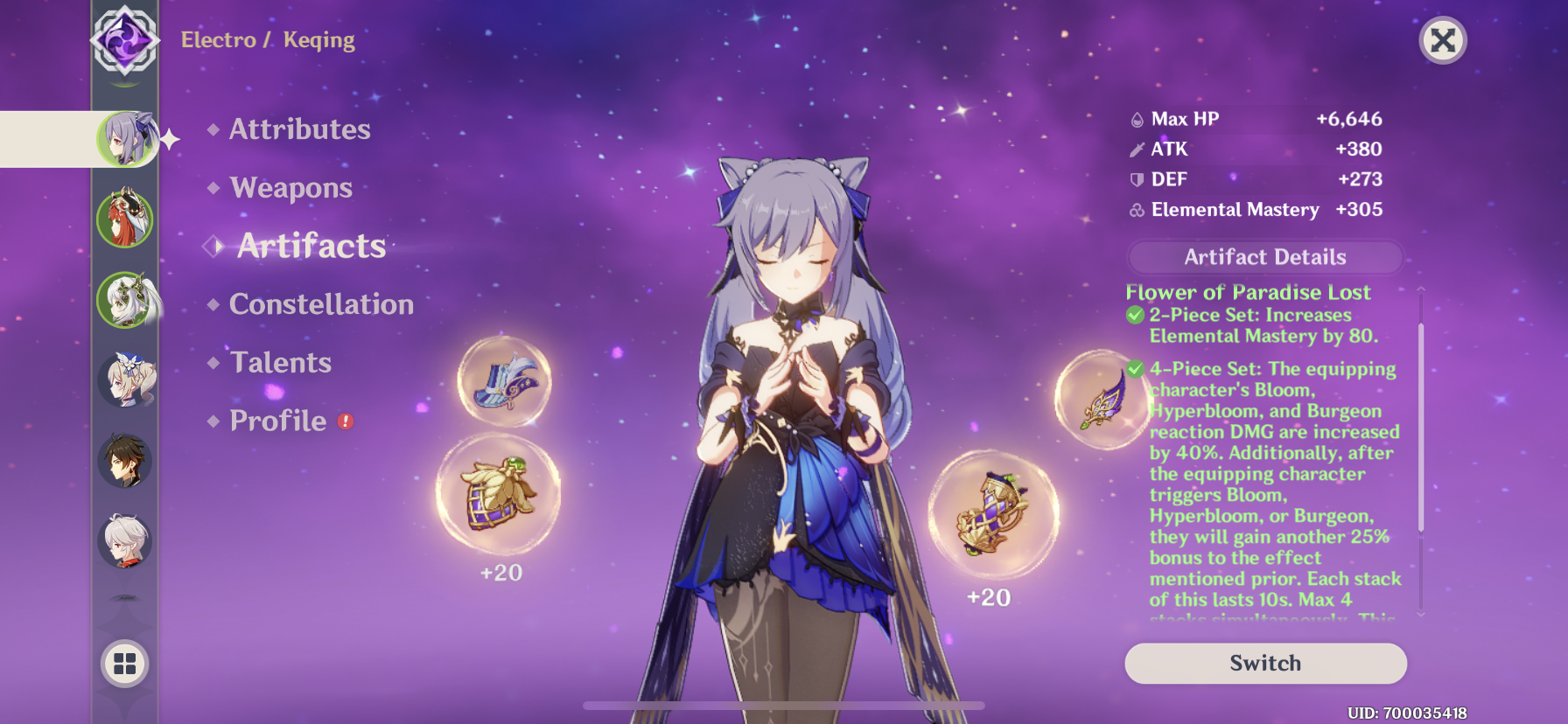Image resolution: width=1568 pixels, height=724 pixels.
Task: Open the Talents section
Action: click(279, 362)
